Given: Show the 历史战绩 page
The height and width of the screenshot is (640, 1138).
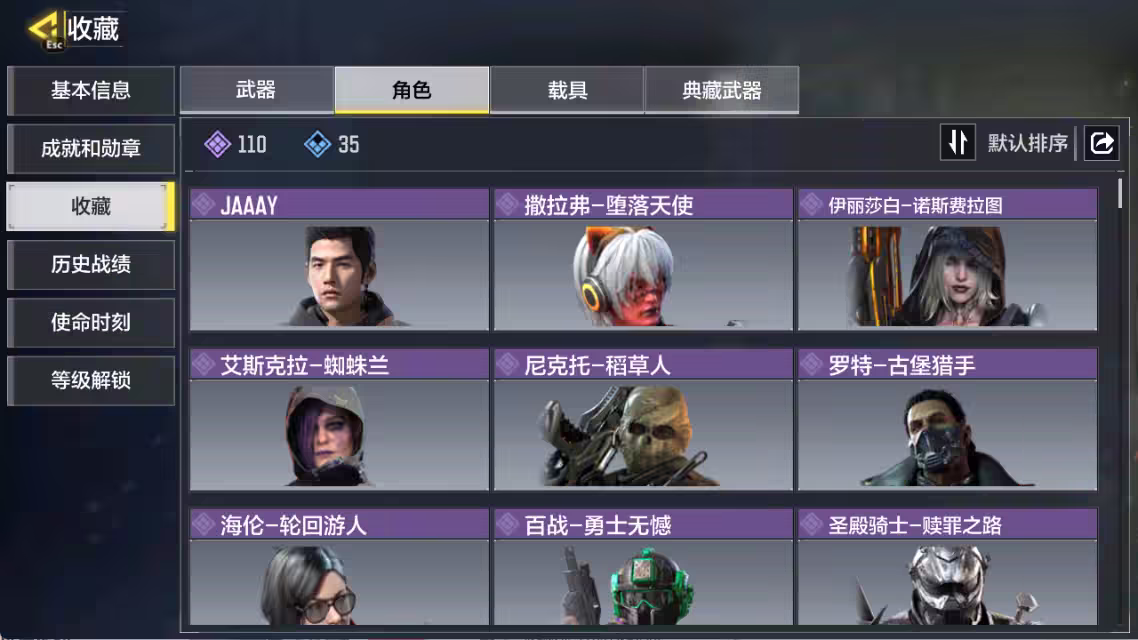Looking at the screenshot, I should 91,265.
